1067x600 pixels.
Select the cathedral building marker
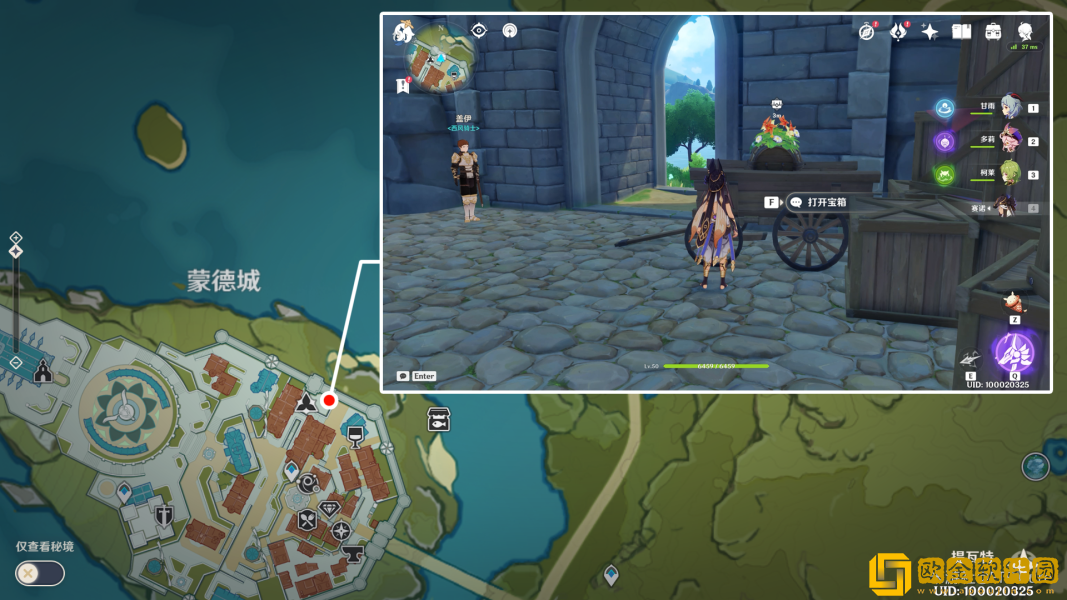coord(43,372)
